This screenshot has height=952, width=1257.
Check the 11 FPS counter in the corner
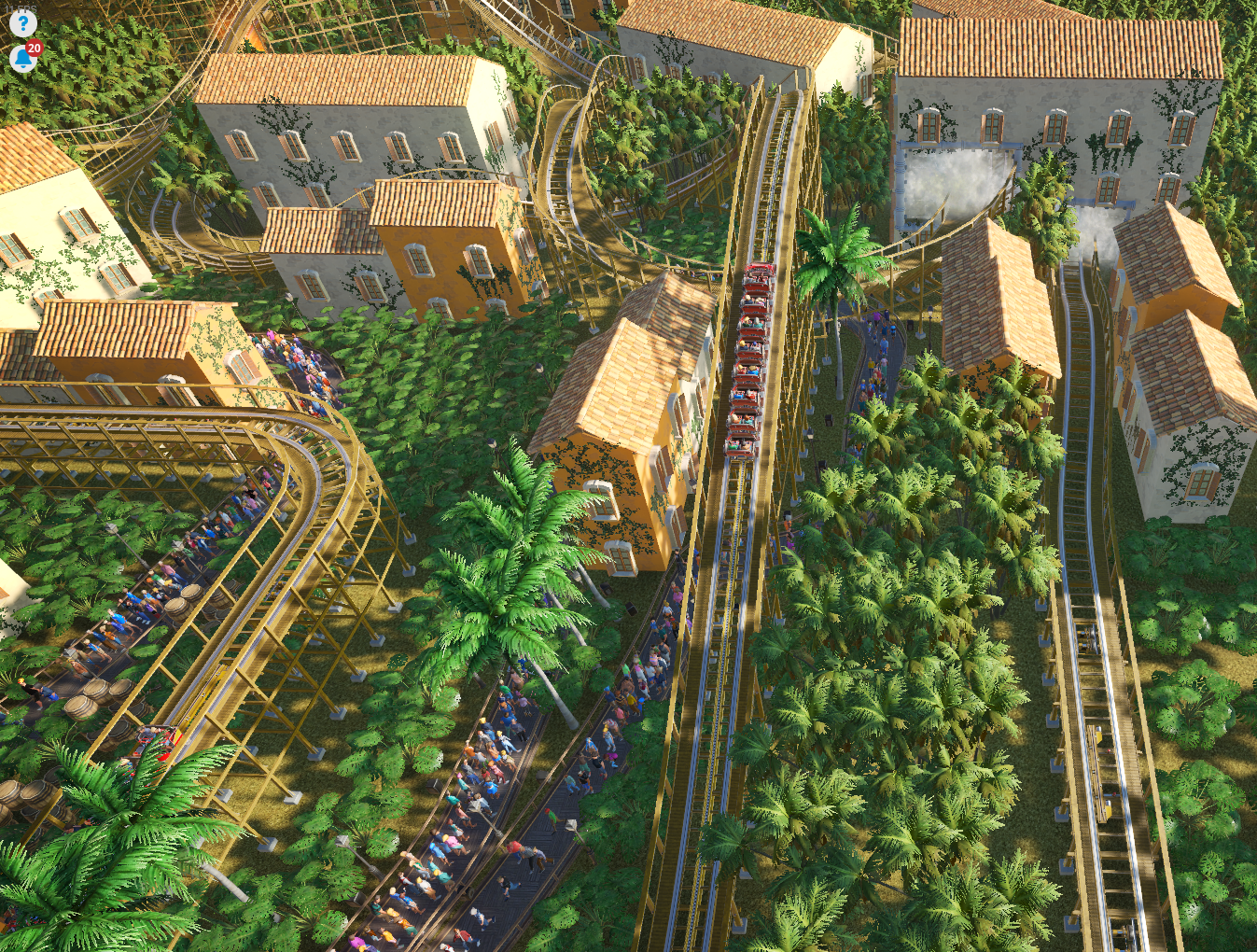[x=21, y=8]
